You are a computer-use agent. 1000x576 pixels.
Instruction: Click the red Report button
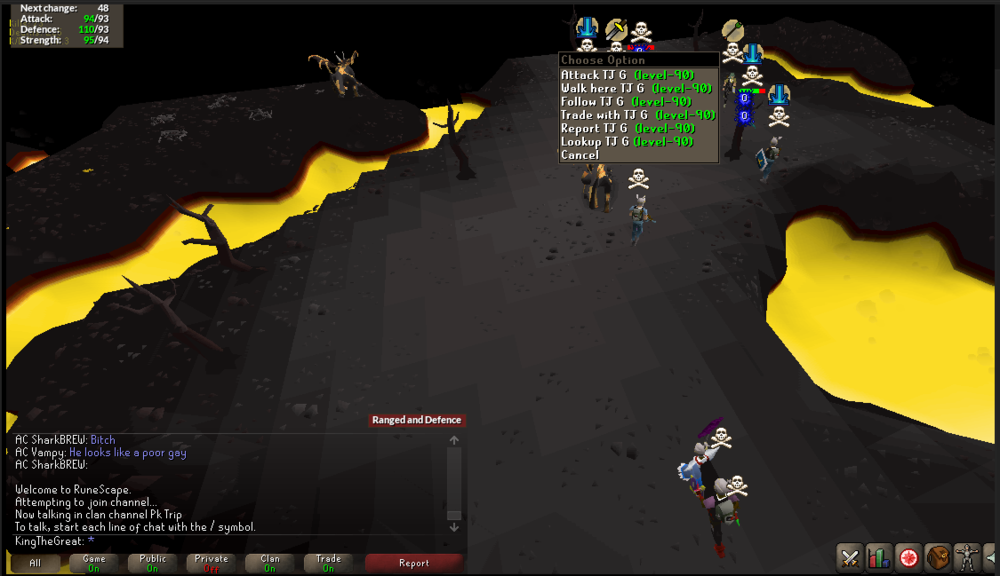coord(414,563)
